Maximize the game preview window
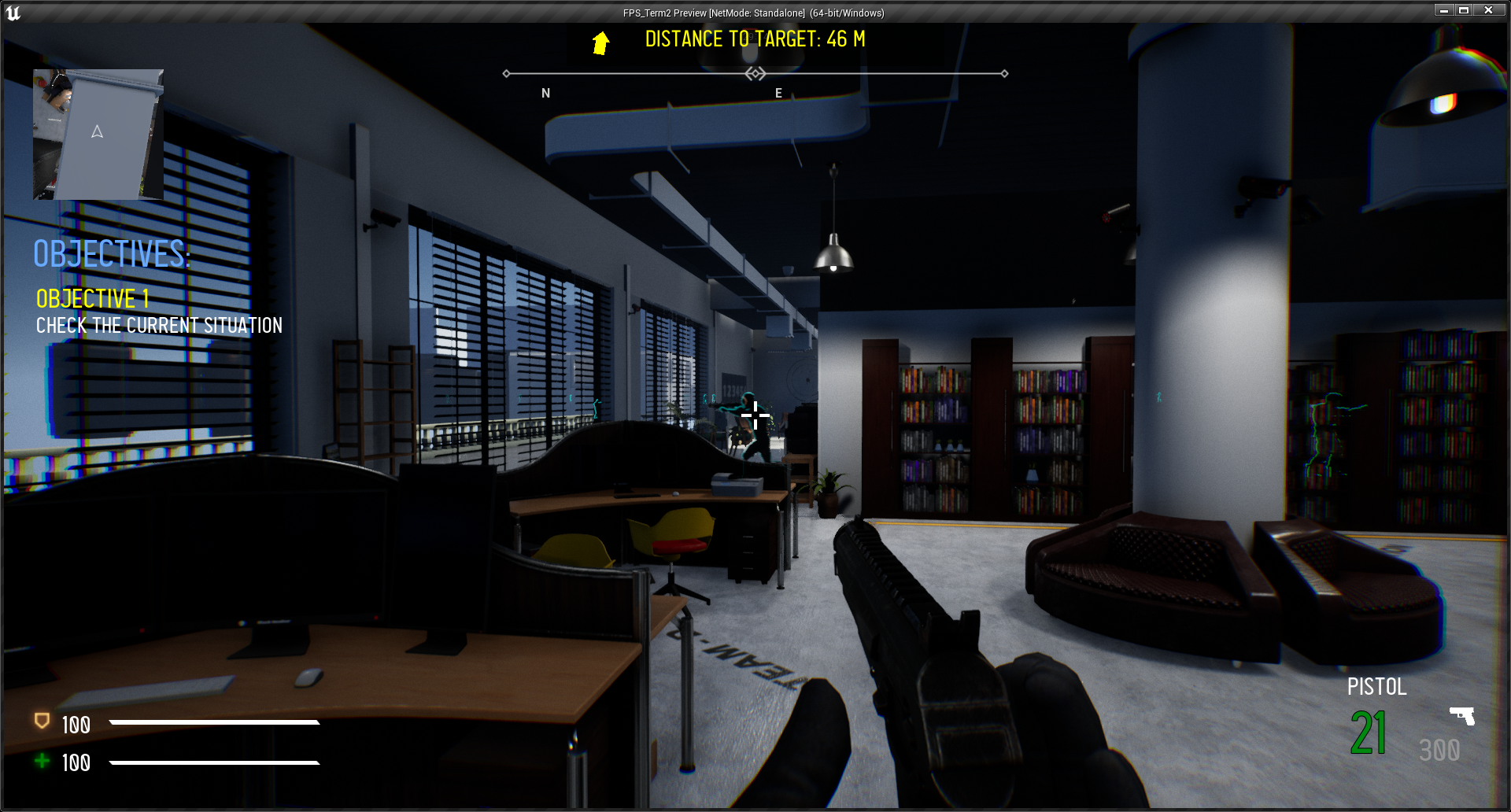Viewport: 1511px width, 812px height. [1465, 10]
